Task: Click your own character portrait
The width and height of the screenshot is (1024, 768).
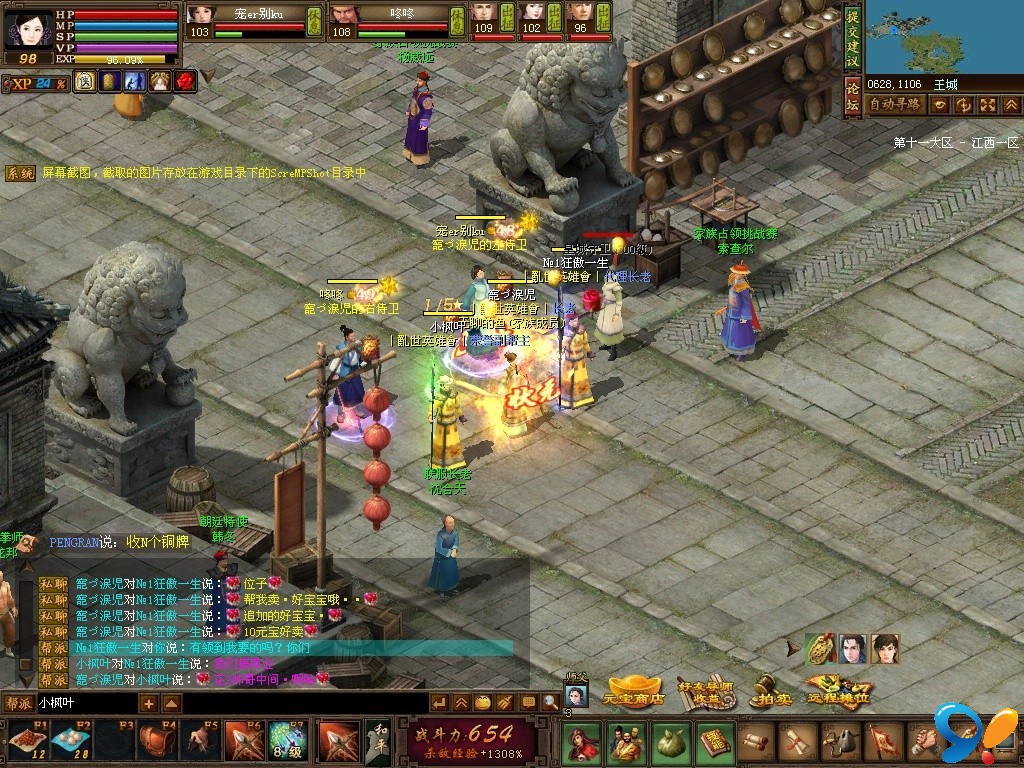Action: 27,29
